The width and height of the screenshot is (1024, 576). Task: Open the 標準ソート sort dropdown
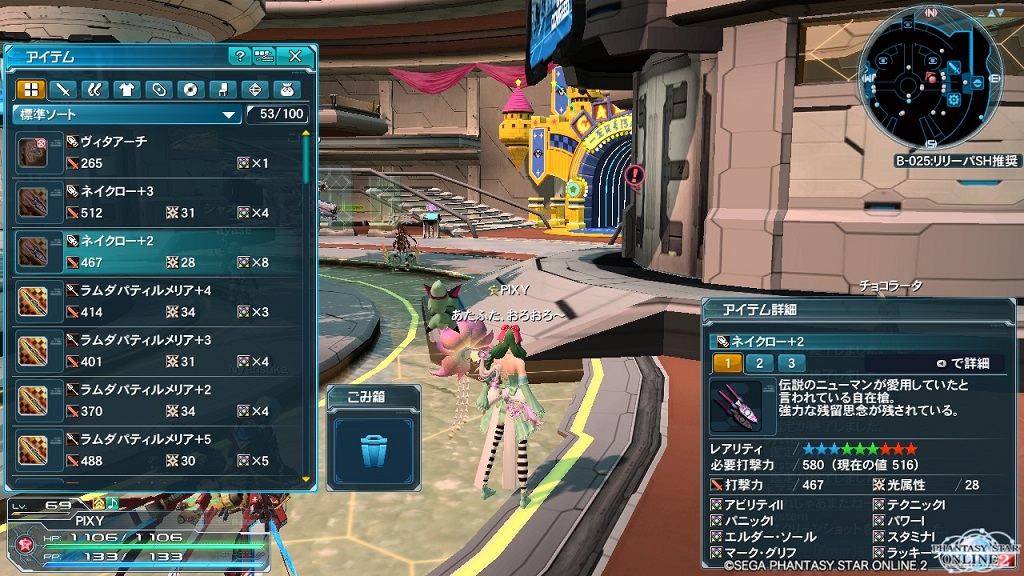[x=128, y=114]
